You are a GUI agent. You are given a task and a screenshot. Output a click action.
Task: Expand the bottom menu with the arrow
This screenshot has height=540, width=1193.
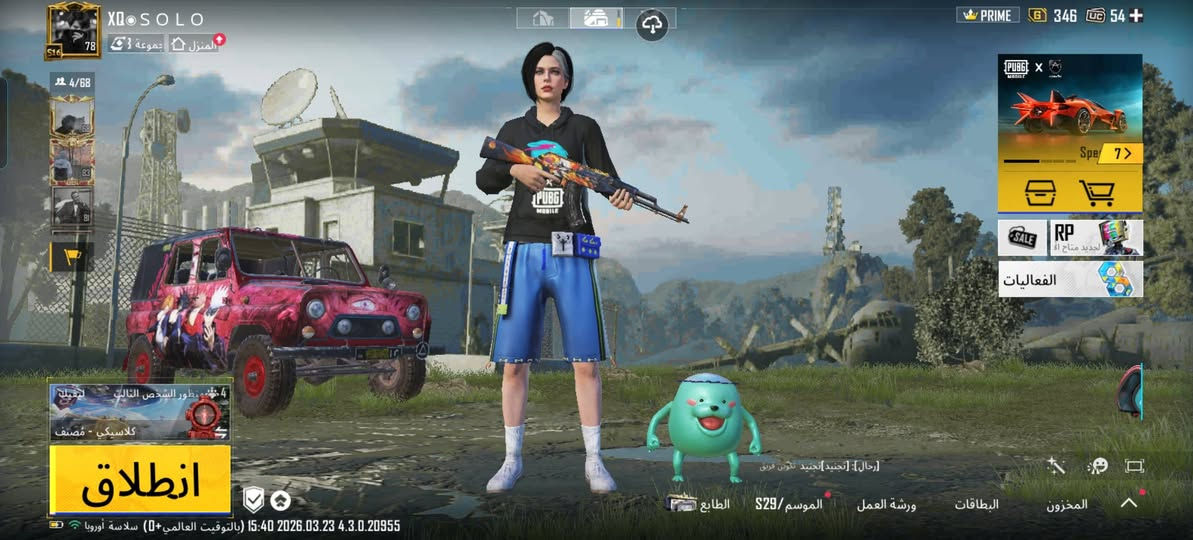(x=1128, y=503)
